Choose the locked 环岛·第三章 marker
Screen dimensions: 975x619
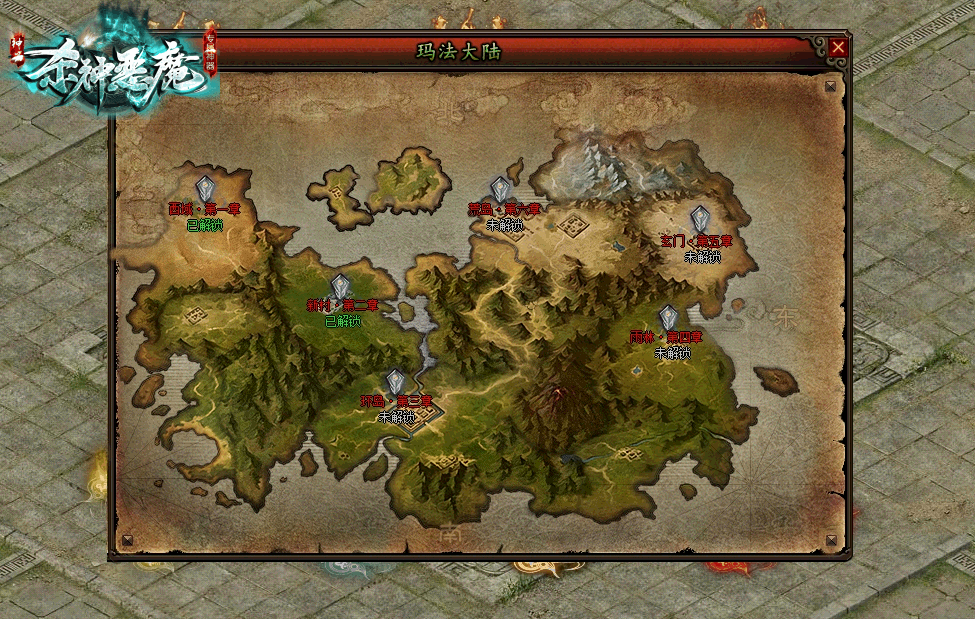[396, 382]
